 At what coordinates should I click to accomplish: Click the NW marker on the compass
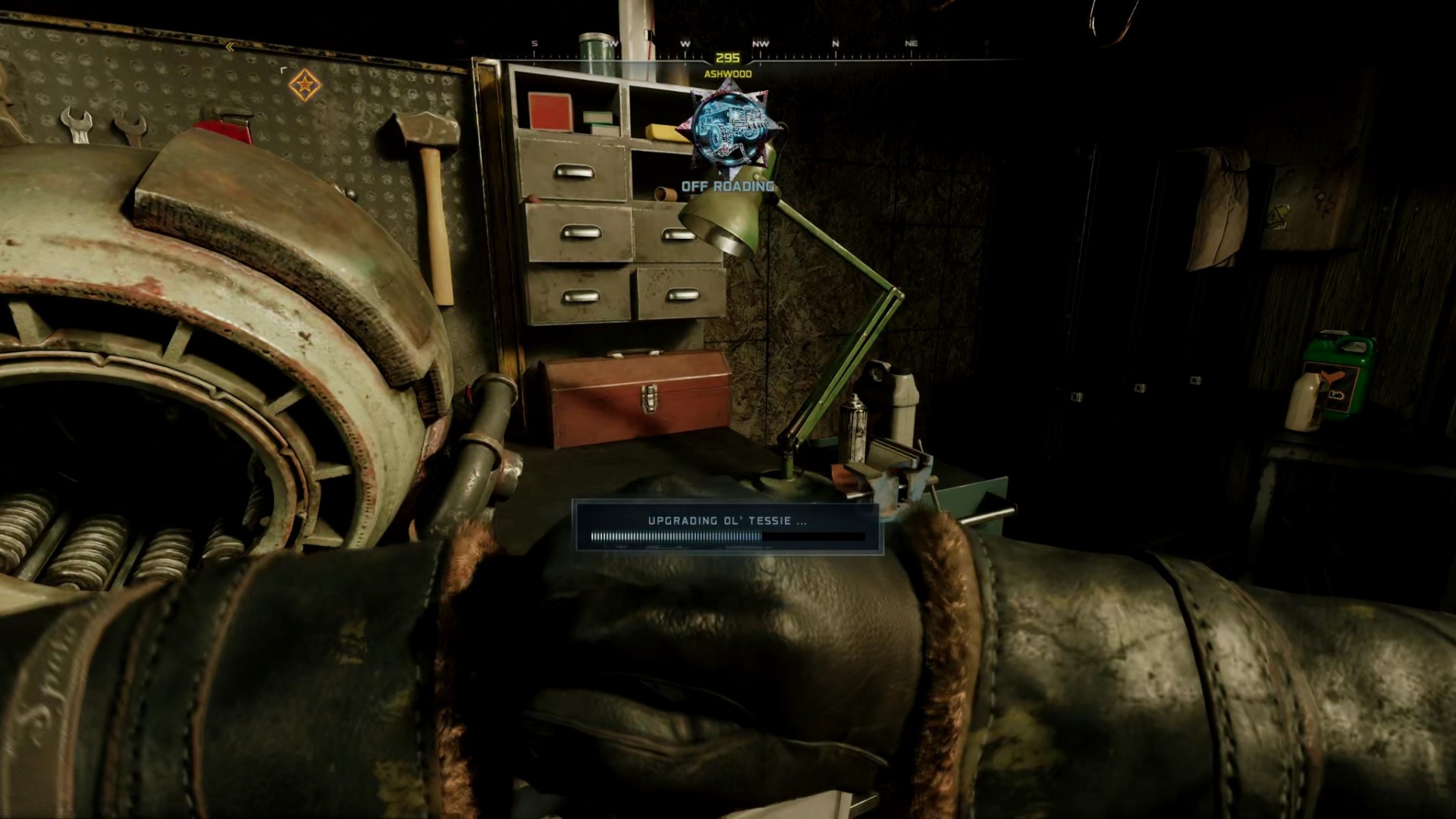pyautogui.click(x=761, y=43)
